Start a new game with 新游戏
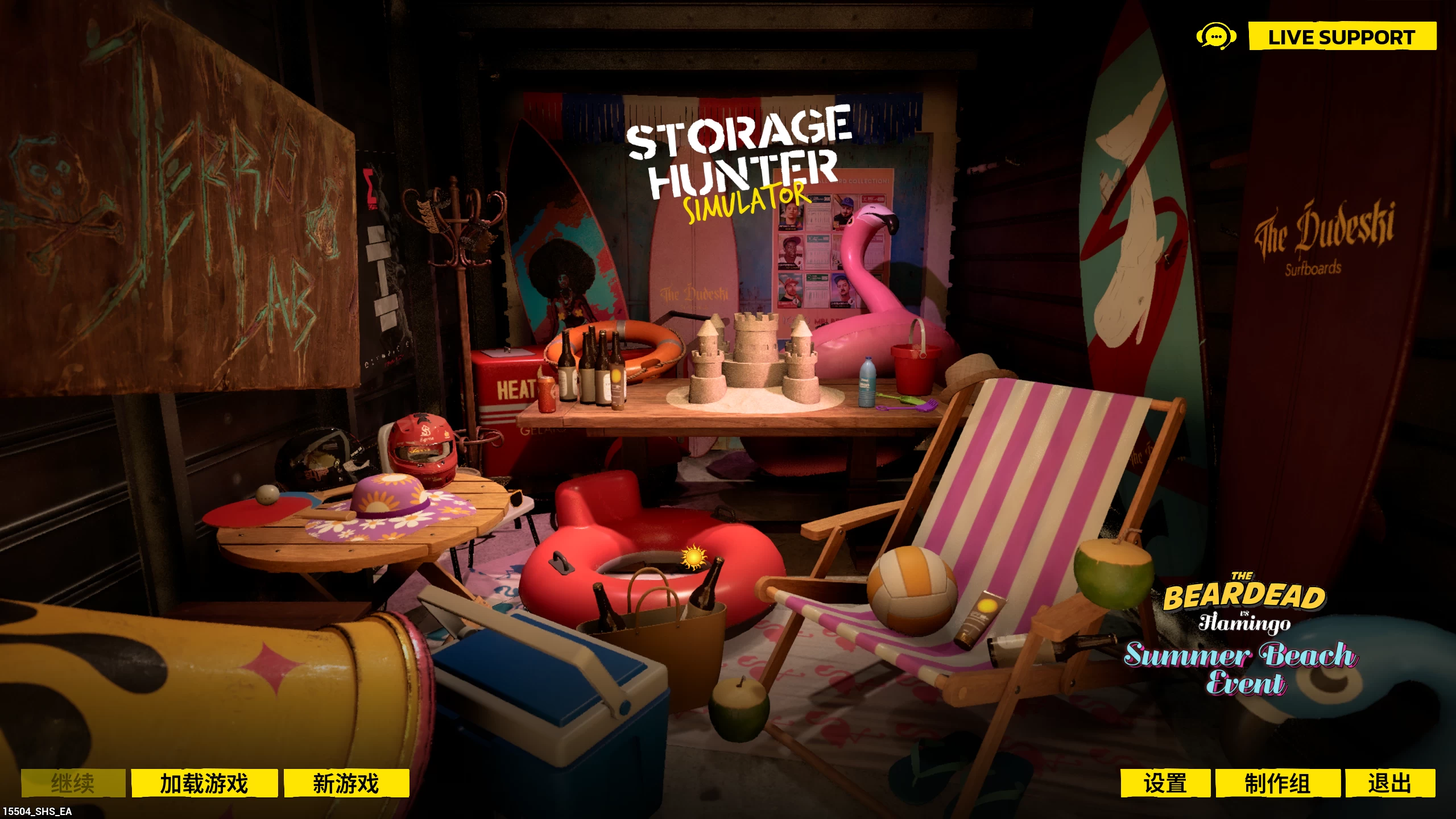 click(x=347, y=783)
